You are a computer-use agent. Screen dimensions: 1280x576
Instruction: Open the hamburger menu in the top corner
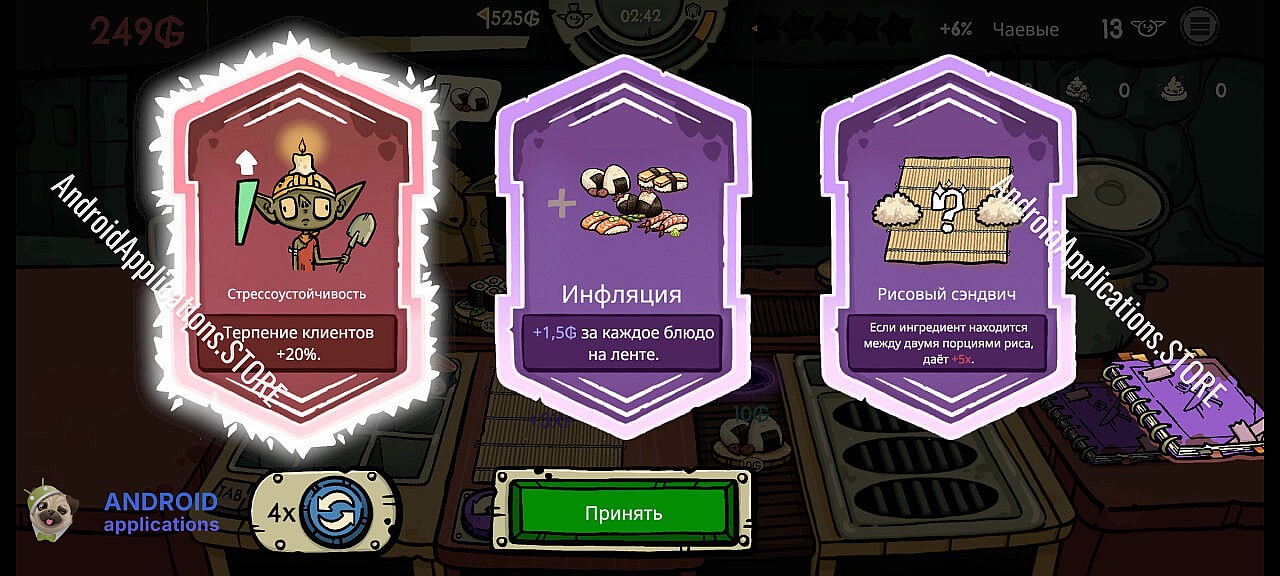1200,27
